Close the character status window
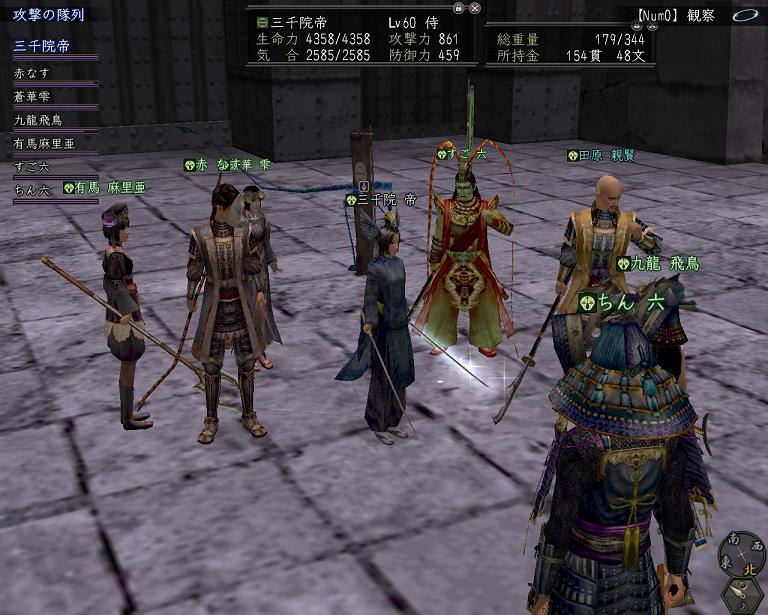768x615 pixels. (475, 7)
